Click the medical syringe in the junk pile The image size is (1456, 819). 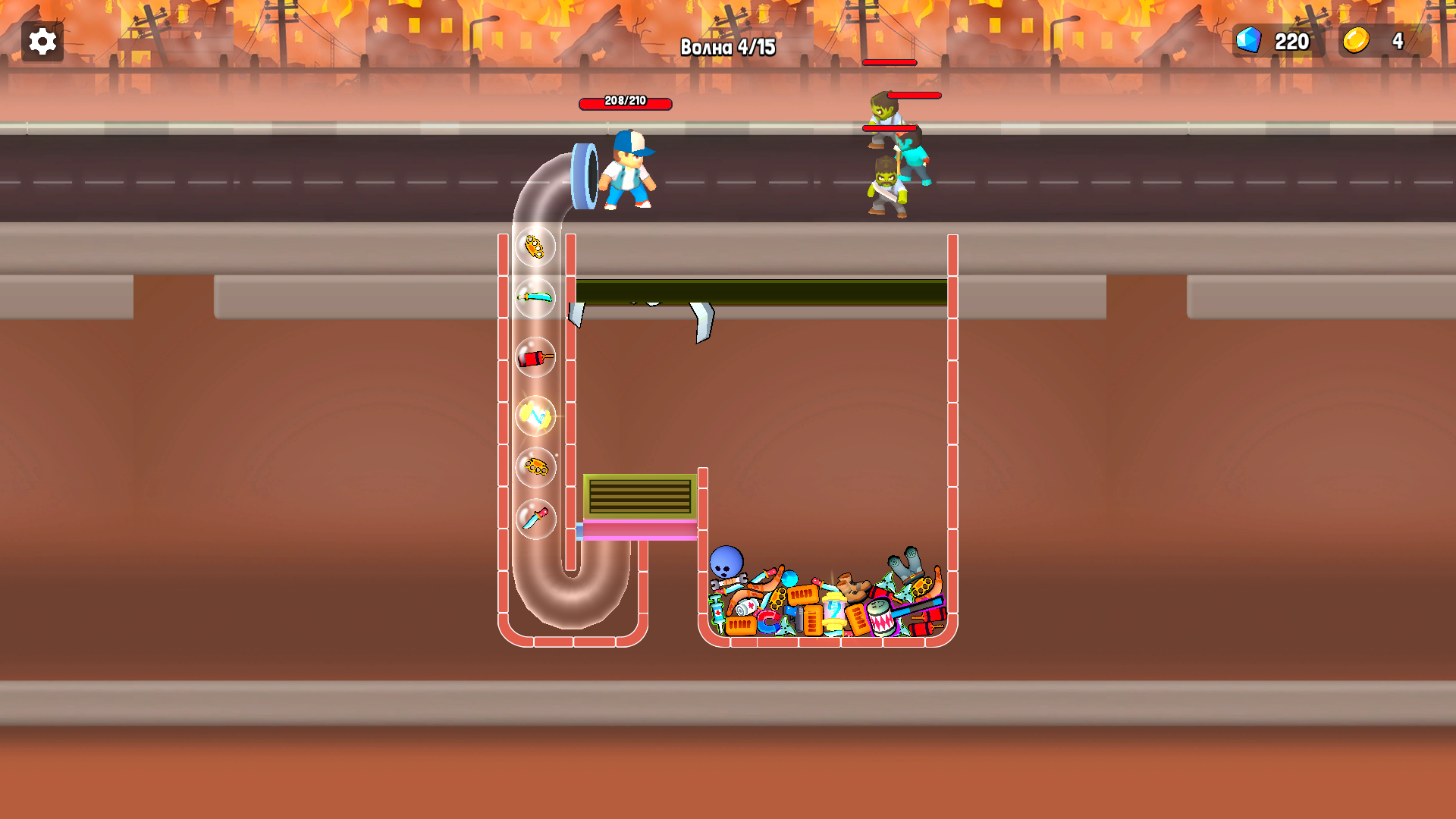coord(717,611)
